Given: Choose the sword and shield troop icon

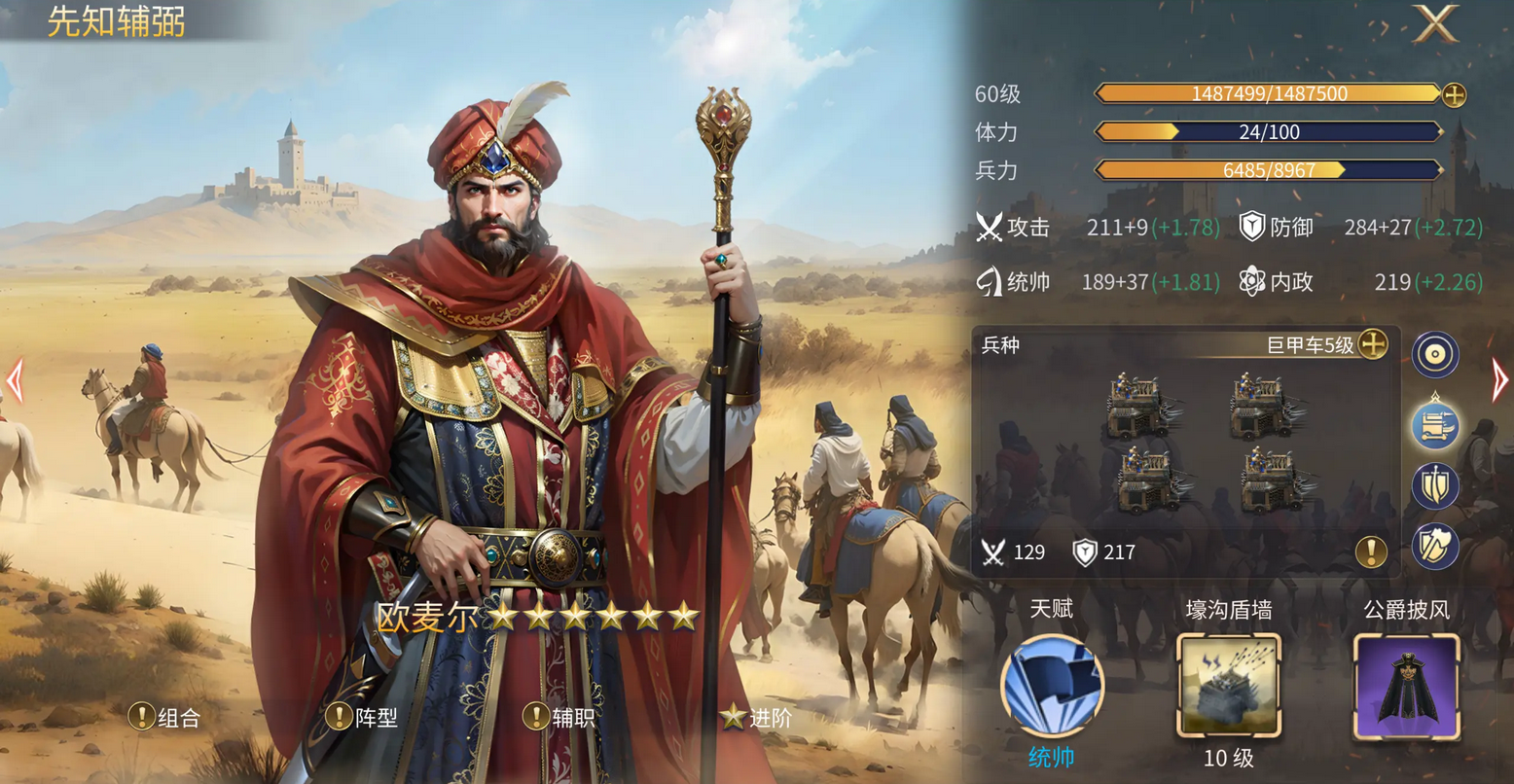Looking at the screenshot, I should [1435, 485].
